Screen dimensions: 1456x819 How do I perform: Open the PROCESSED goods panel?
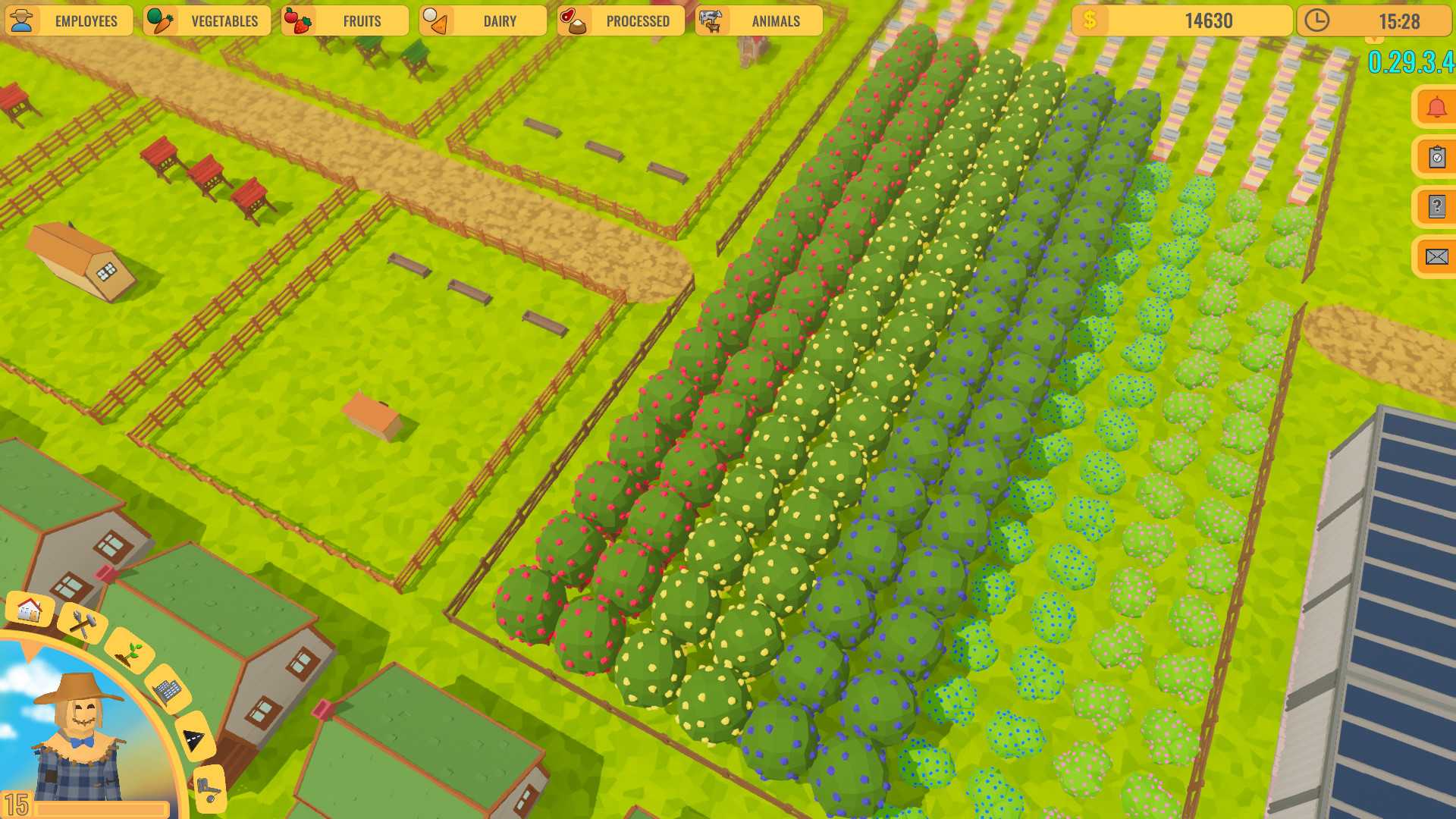(639, 21)
